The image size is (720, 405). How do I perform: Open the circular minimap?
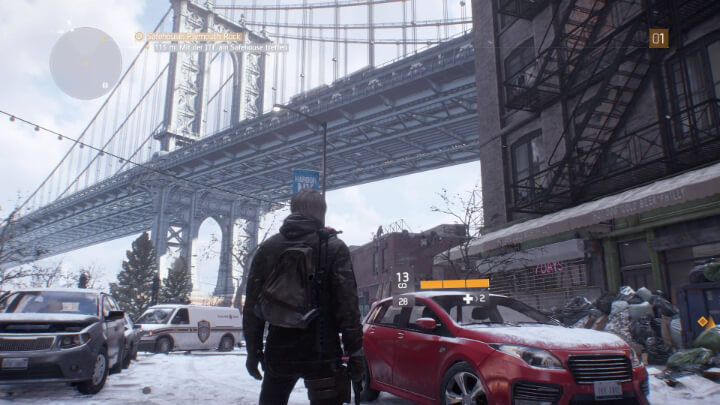coord(86,63)
